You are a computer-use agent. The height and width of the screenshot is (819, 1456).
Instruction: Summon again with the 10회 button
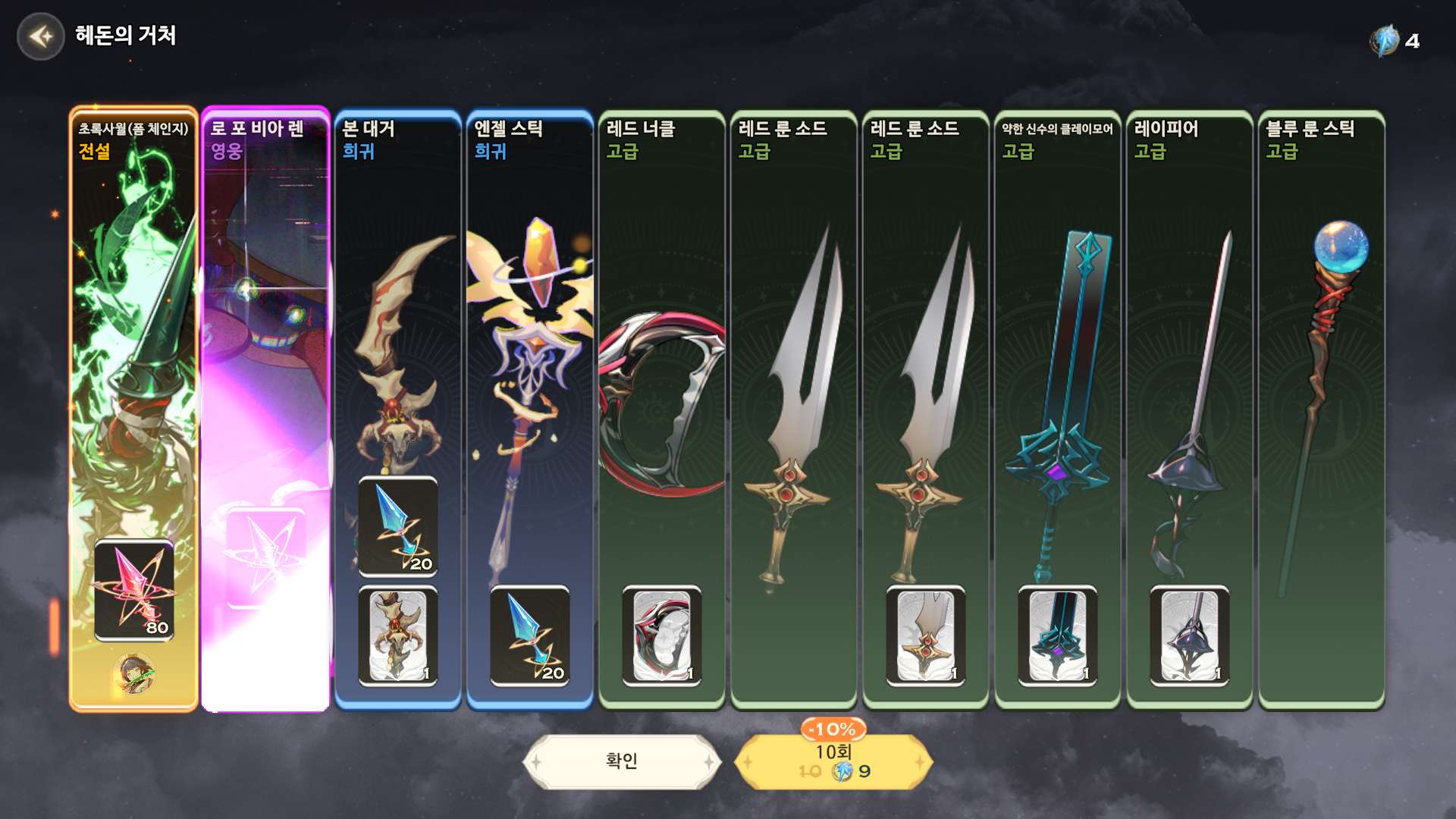833,762
